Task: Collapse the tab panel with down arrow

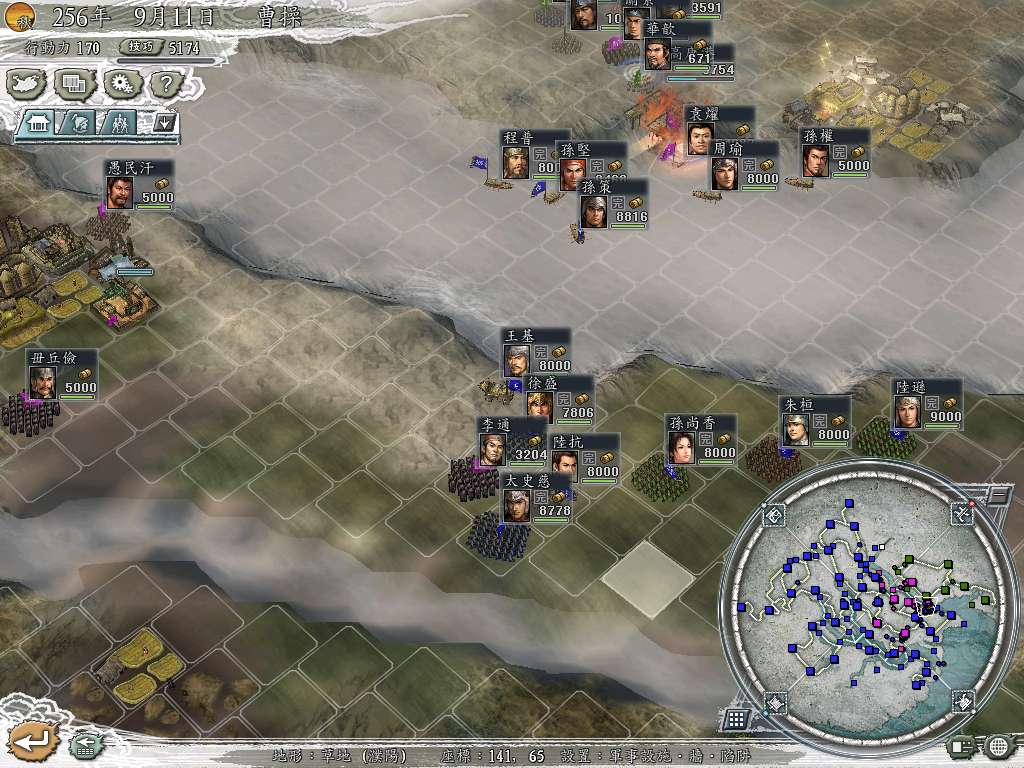Action: (x=164, y=123)
